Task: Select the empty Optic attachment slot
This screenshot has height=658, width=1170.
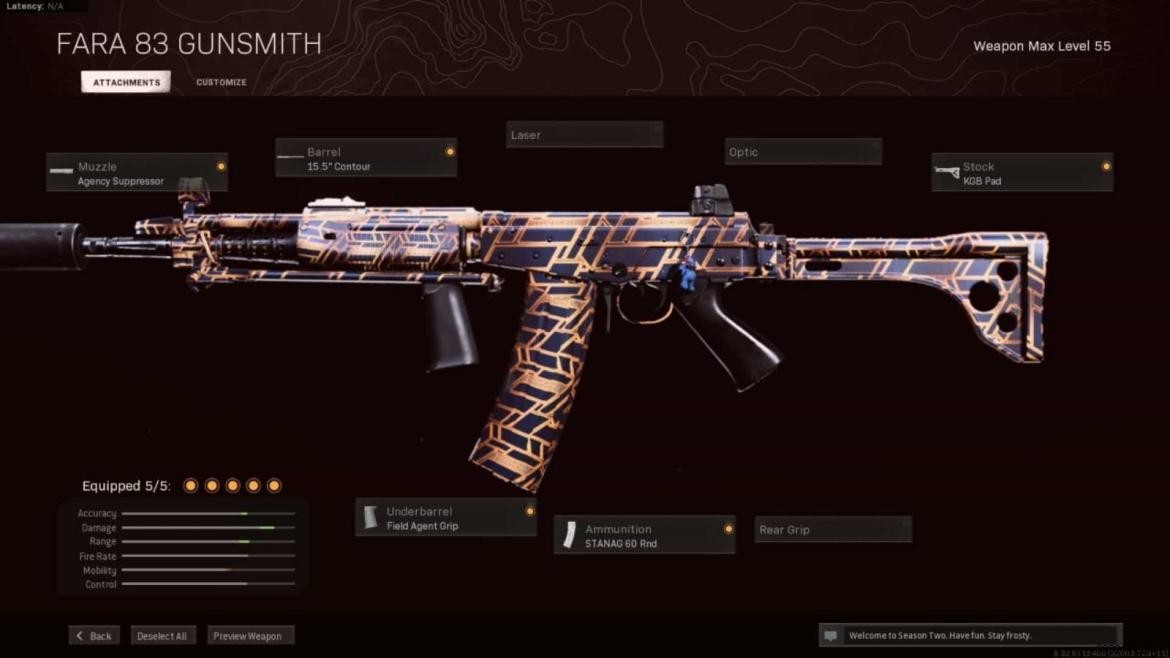Action: coord(803,152)
